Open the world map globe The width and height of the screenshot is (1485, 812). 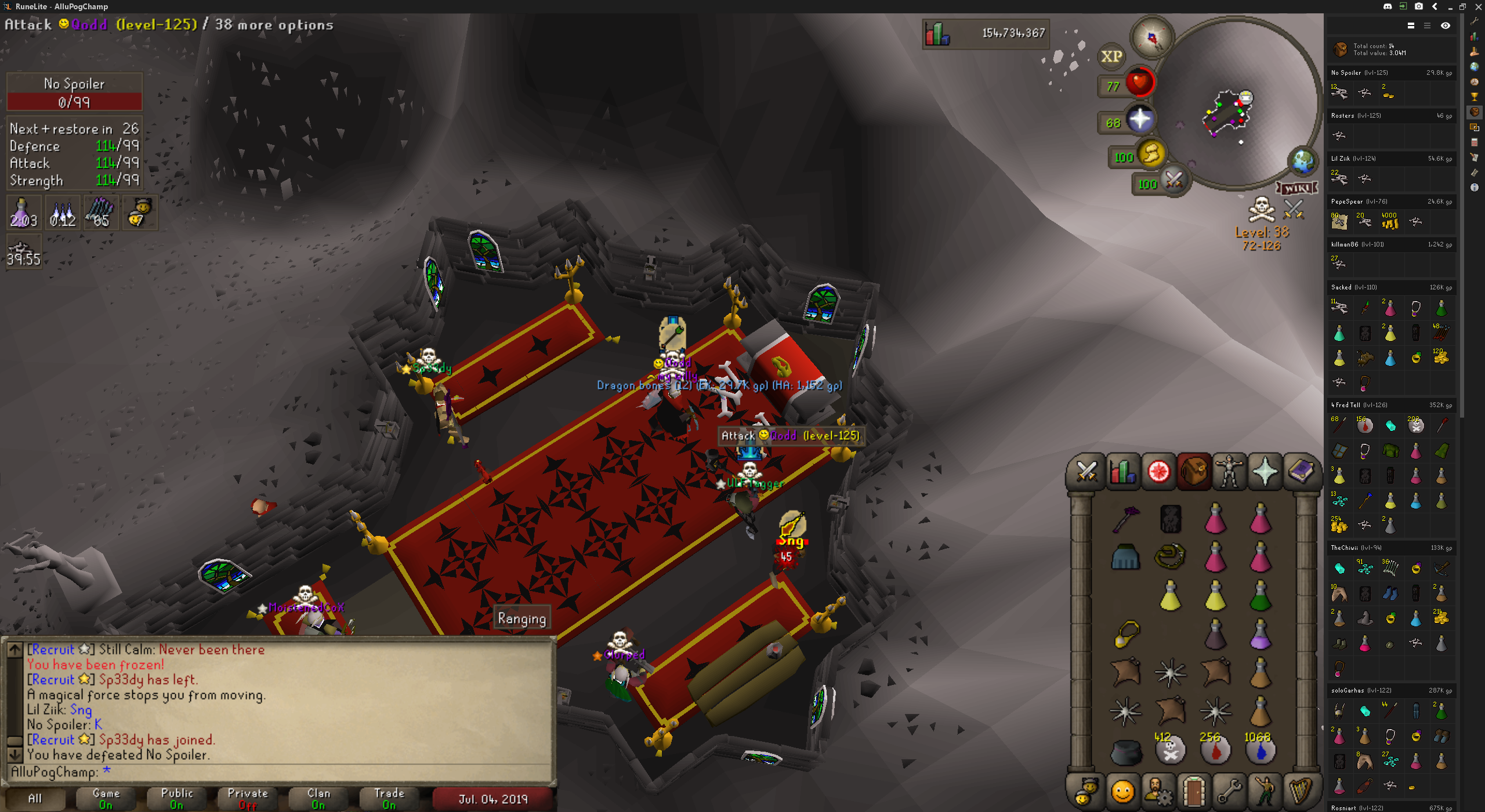pyautogui.click(x=1303, y=161)
